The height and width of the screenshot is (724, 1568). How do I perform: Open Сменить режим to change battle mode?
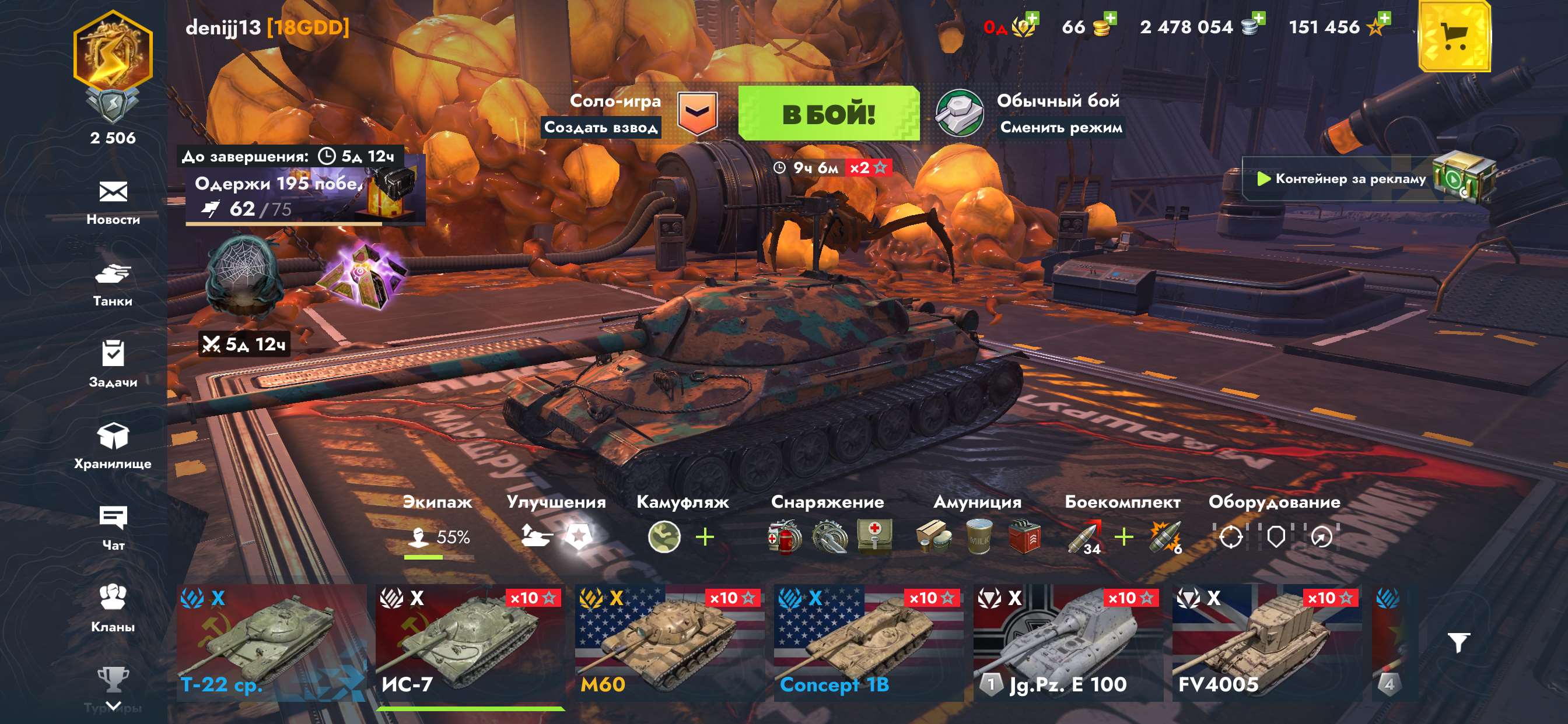click(x=1065, y=129)
